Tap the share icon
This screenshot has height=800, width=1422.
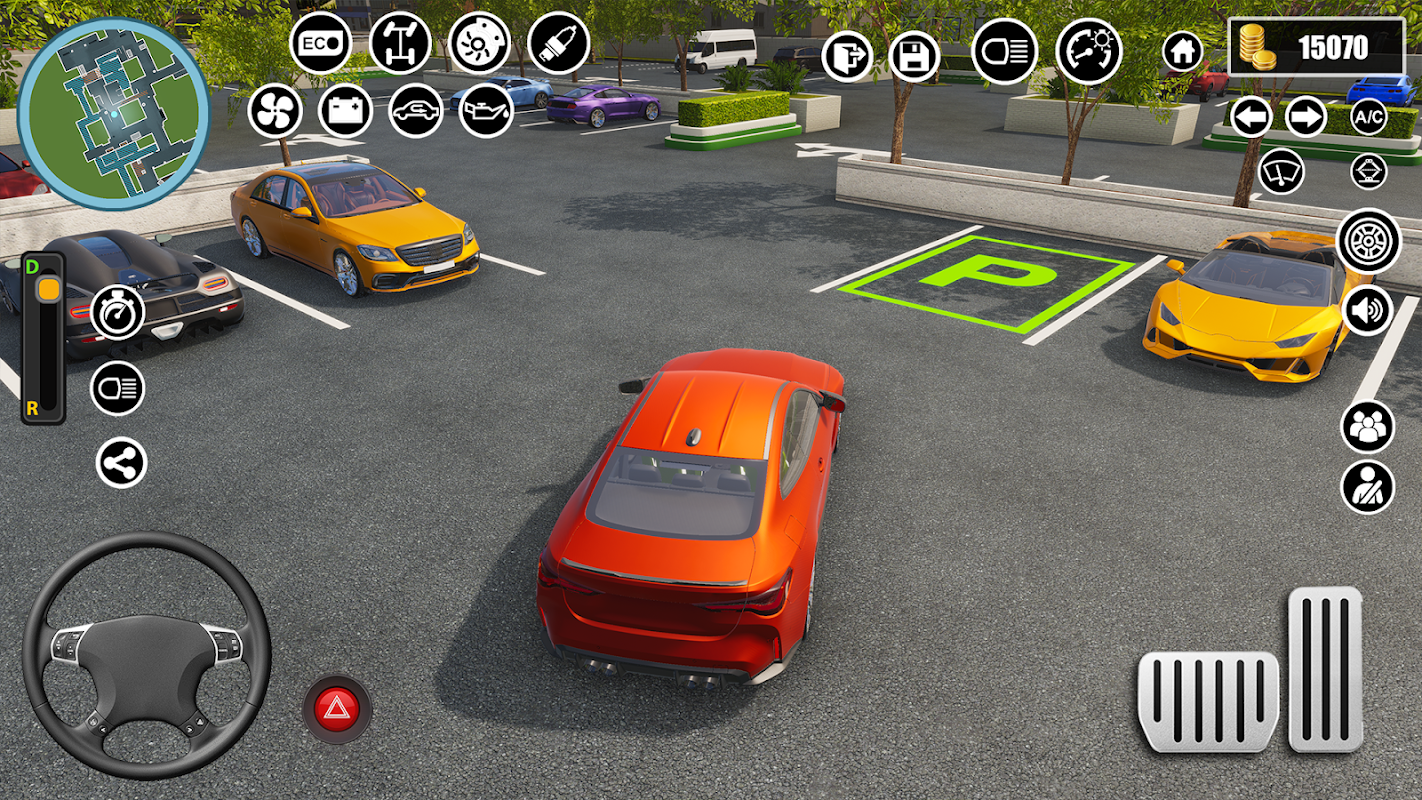tap(121, 464)
